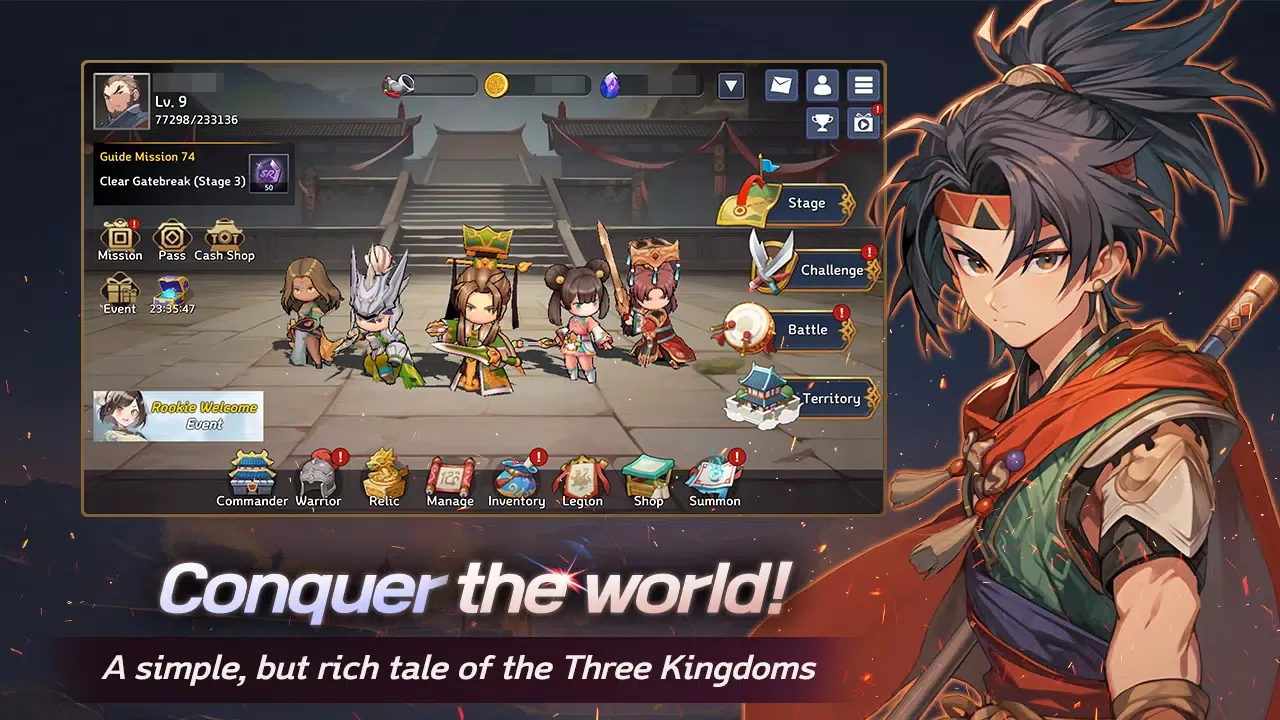This screenshot has height=720, width=1280.
Task: Open the Cash Shop
Action: (x=224, y=236)
